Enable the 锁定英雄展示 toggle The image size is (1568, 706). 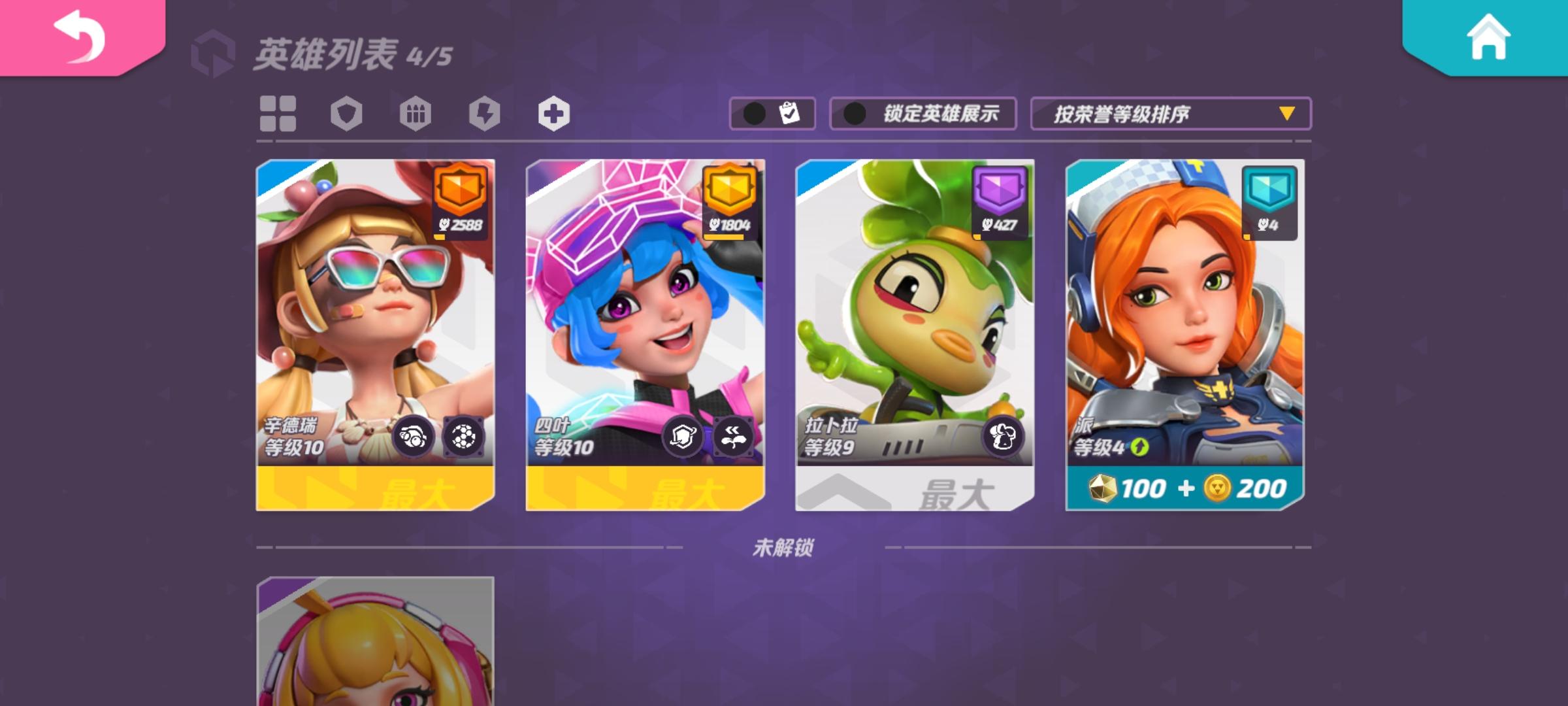coord(921,112)
